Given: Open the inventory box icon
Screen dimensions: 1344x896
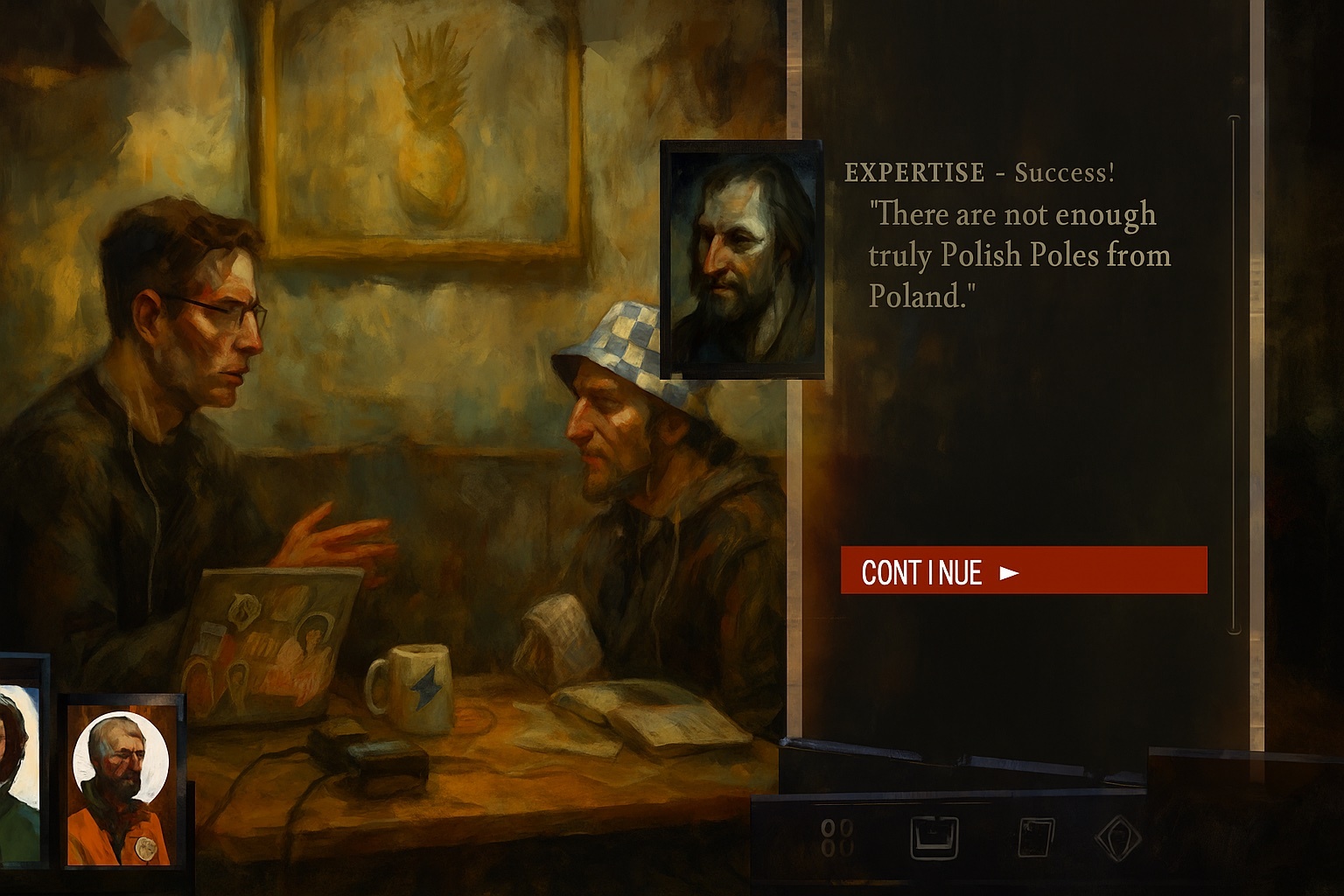Looking at the screenshot, I should click(x=934, y=837).
